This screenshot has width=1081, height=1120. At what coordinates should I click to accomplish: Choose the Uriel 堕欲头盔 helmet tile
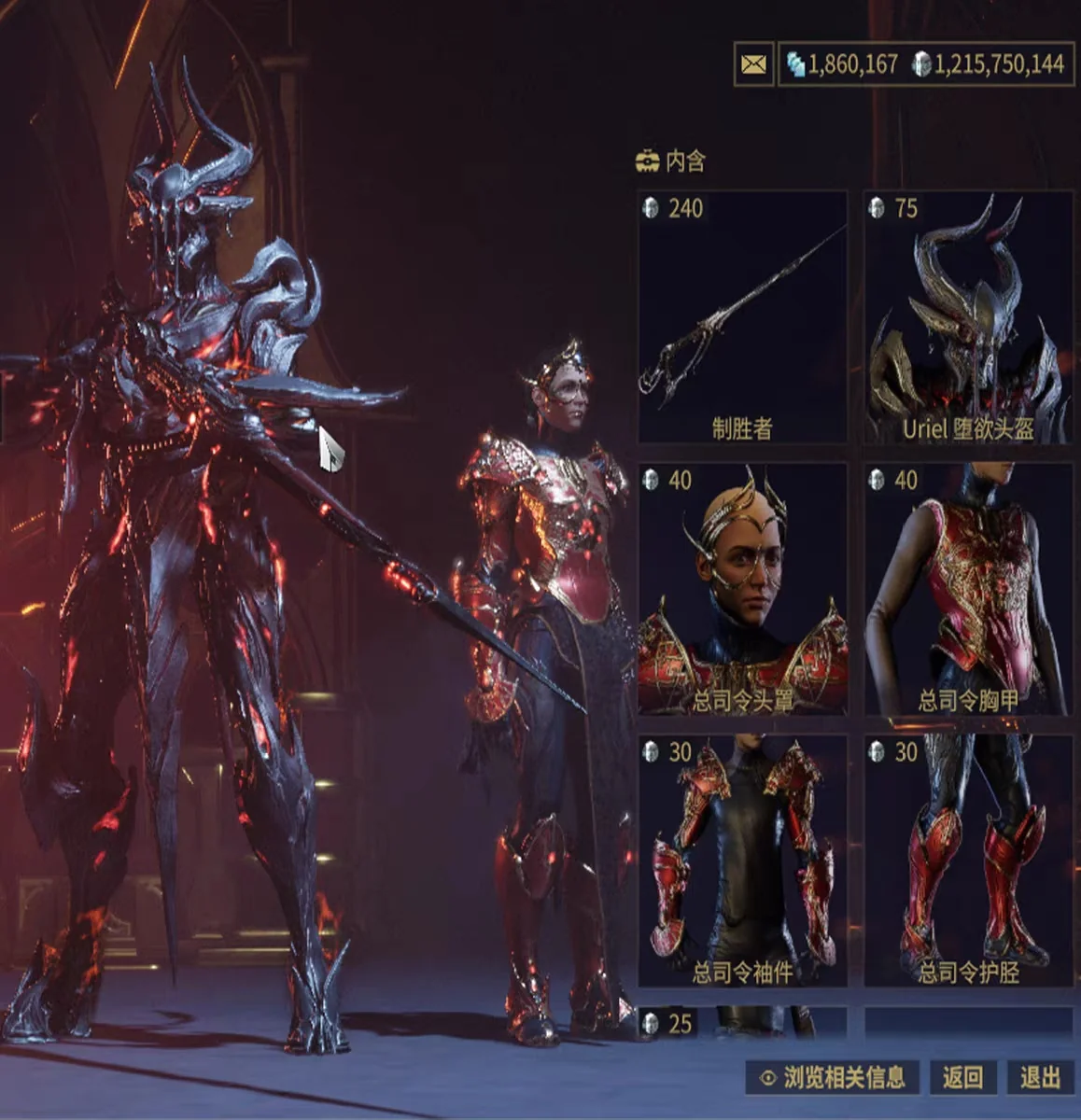[968, 317]
